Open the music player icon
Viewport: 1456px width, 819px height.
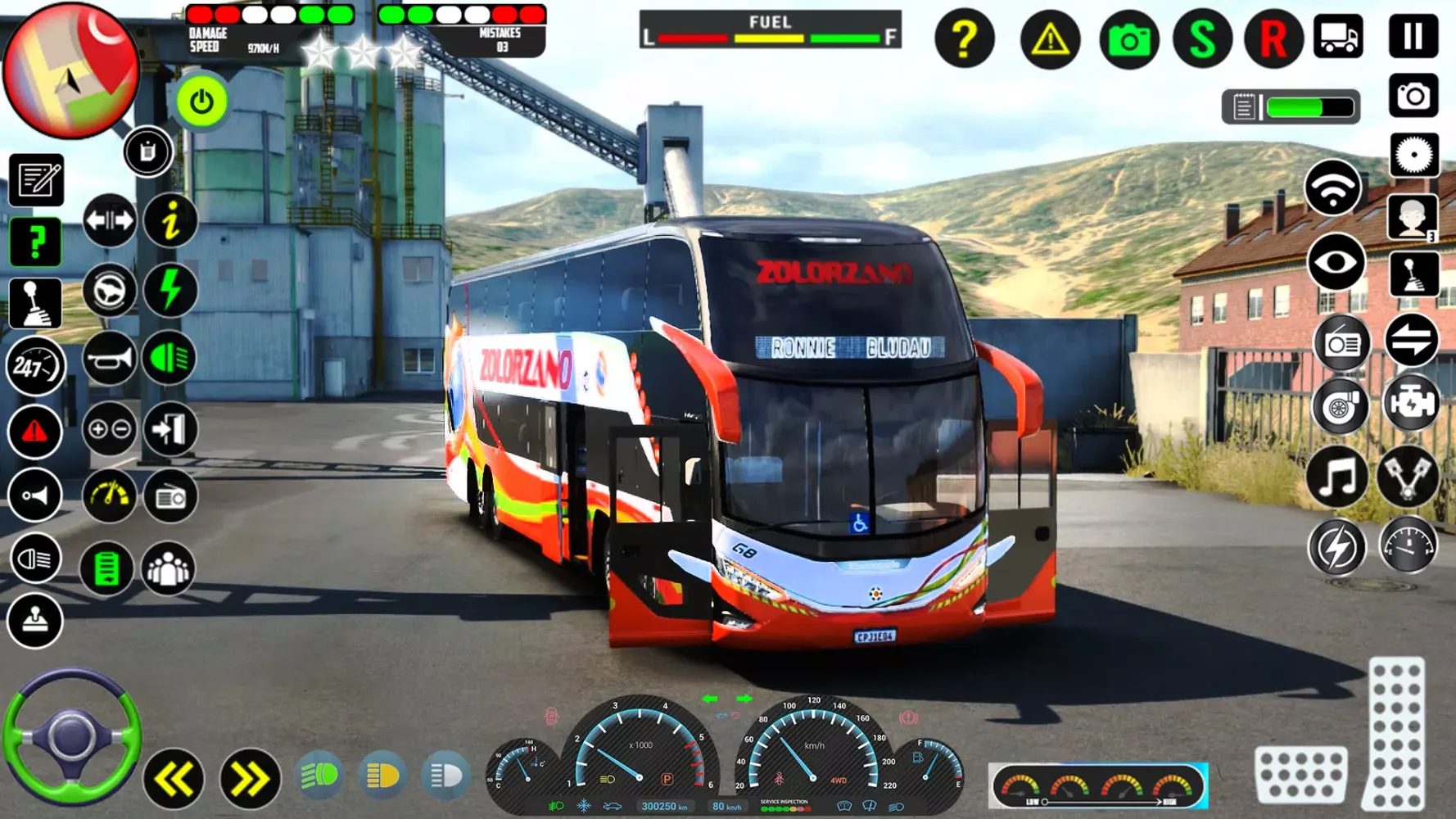coord(1338,477)
